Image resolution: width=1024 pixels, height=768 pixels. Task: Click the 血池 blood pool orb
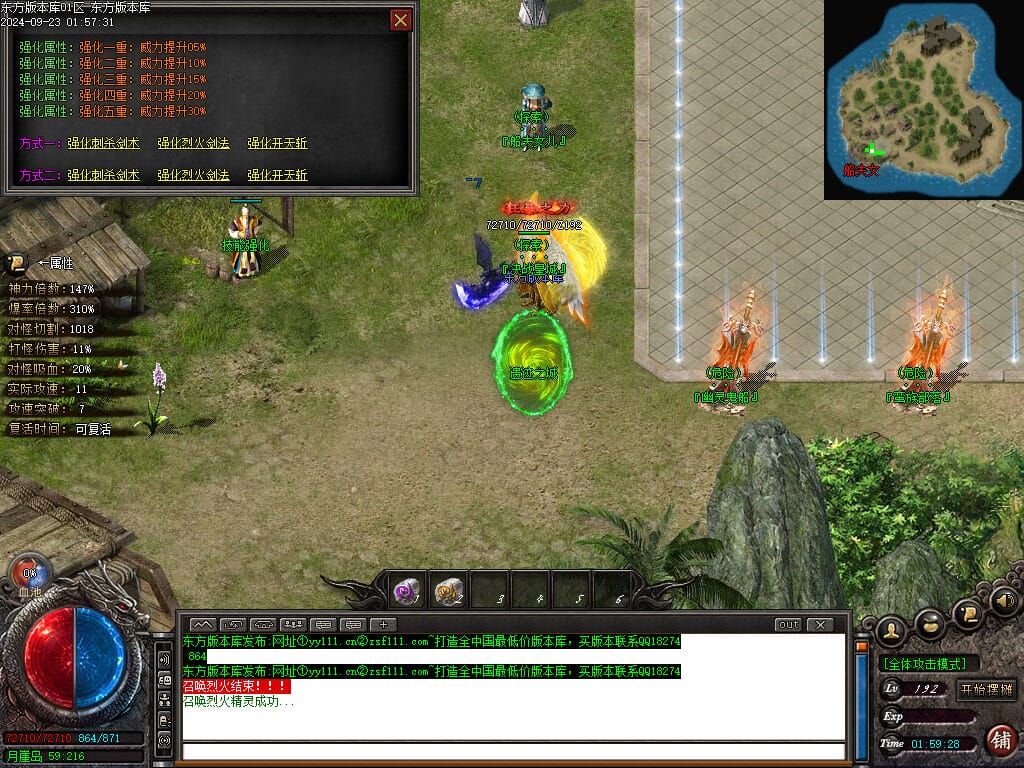point(29,576)
